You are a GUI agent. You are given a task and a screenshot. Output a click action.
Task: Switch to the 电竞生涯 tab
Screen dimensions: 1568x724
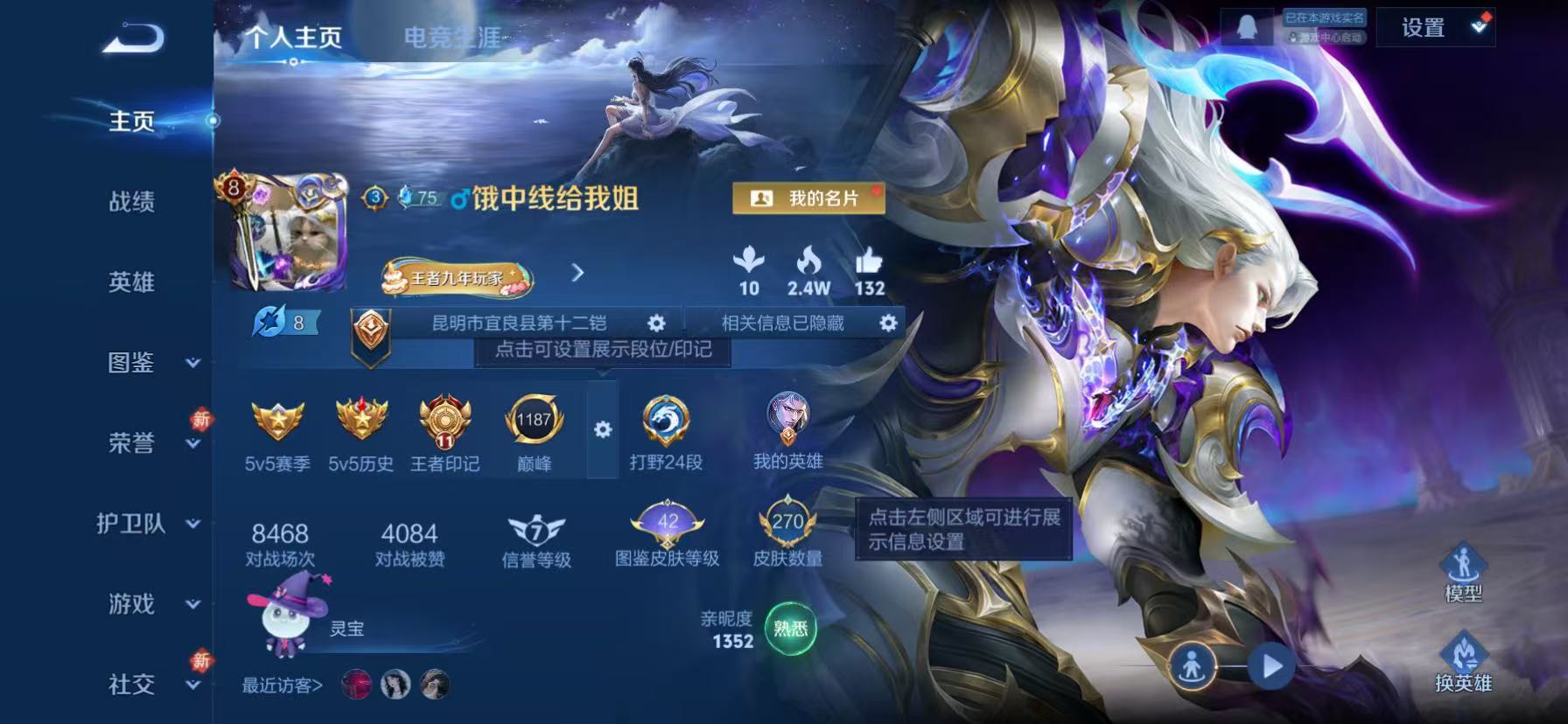tap(454, 37)
